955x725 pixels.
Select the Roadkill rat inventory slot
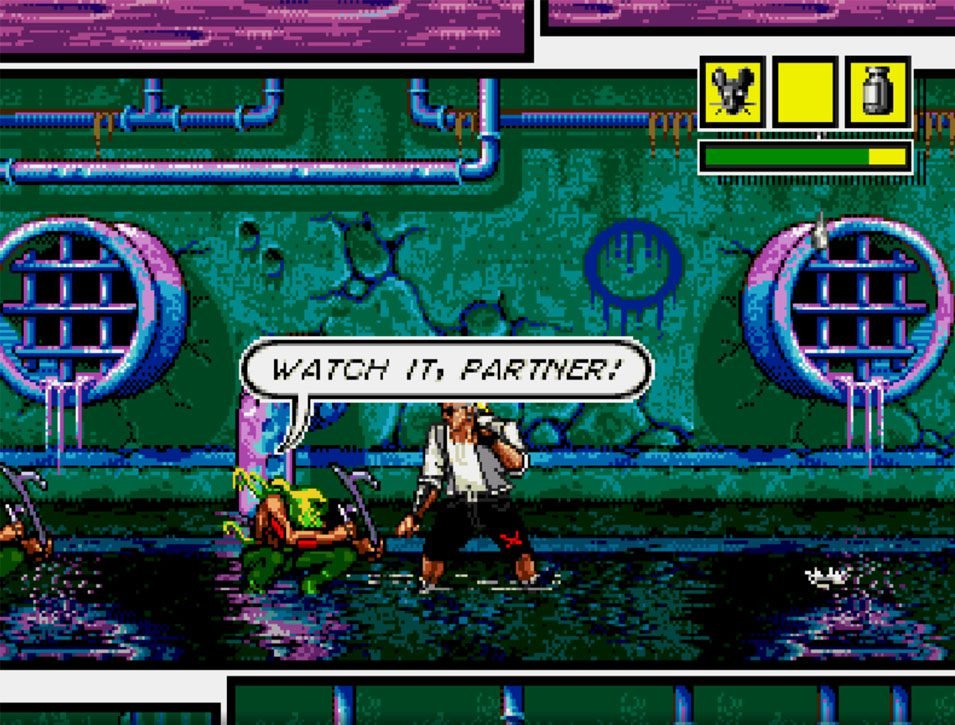click(x=733, y=92)
